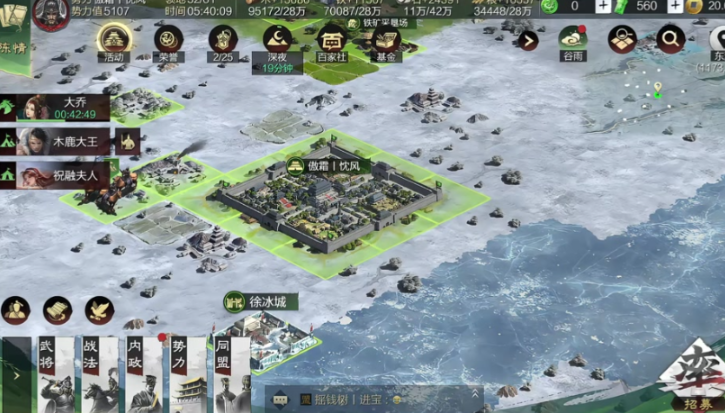The image size is (725, 413).
Task: Open the 谷雨 season icon
Action: [x=572, y=41]
